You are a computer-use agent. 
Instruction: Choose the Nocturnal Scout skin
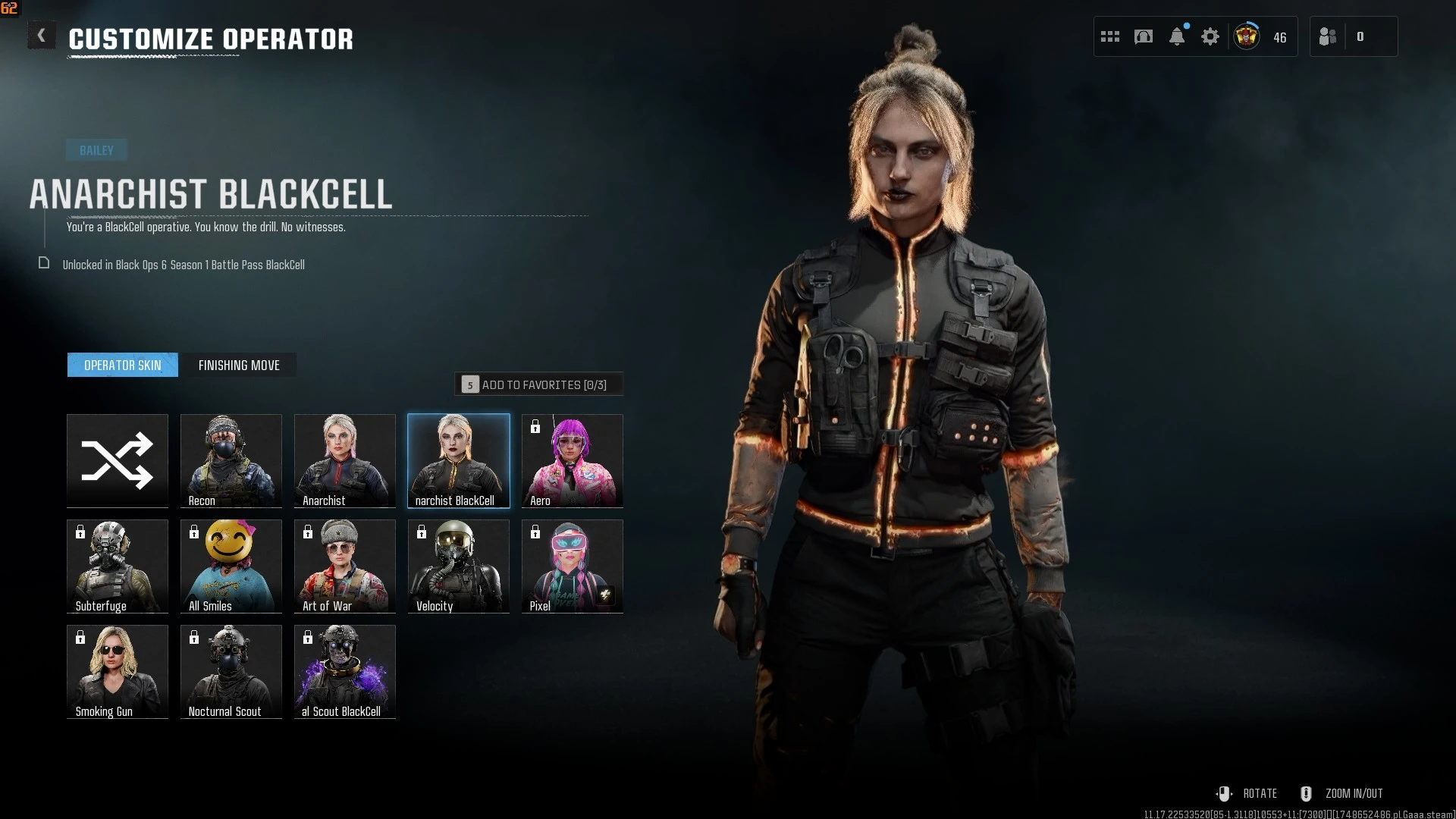point(231,671)
